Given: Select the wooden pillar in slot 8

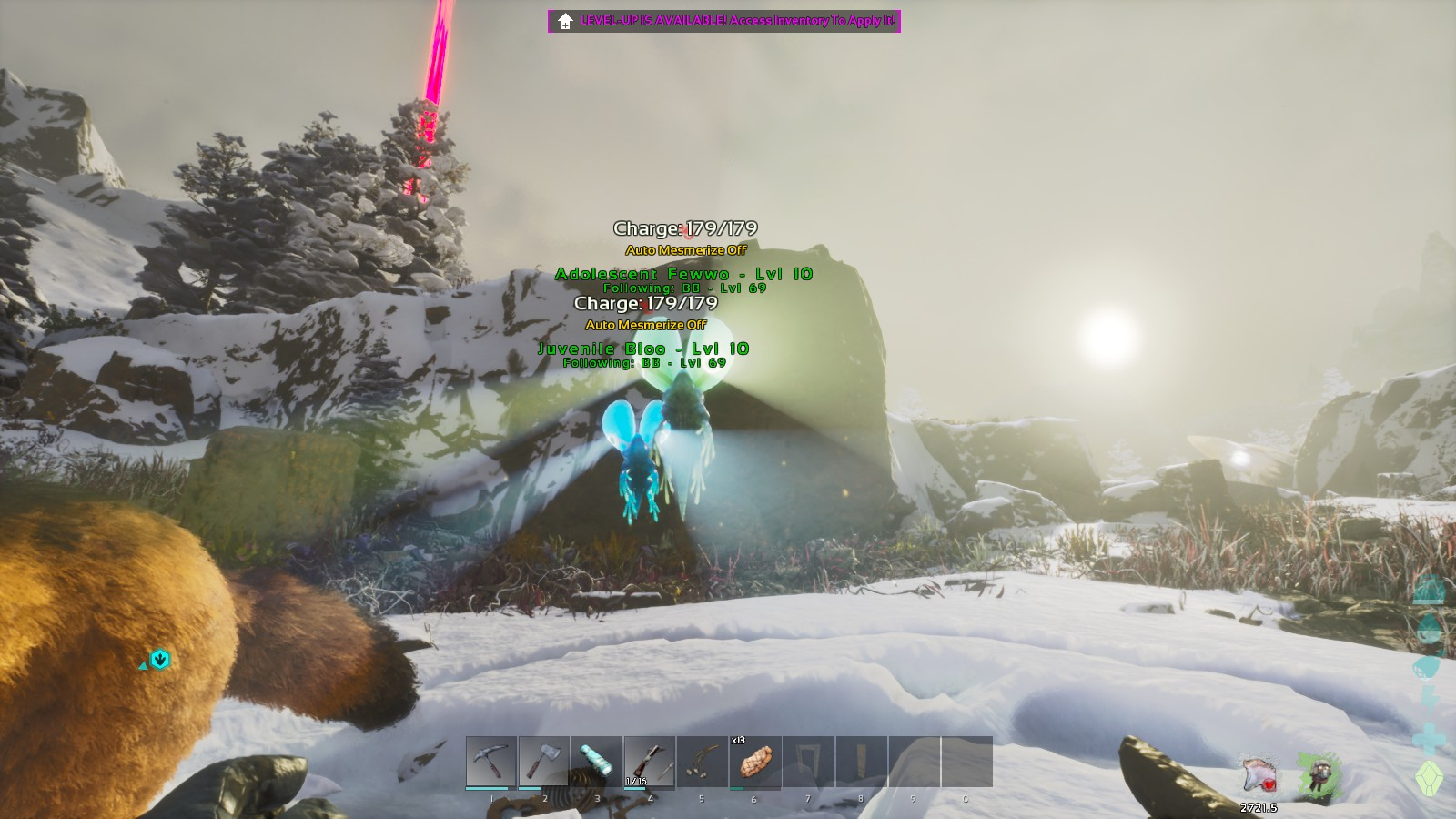Looking at the screenshot, I should point(861,762).
